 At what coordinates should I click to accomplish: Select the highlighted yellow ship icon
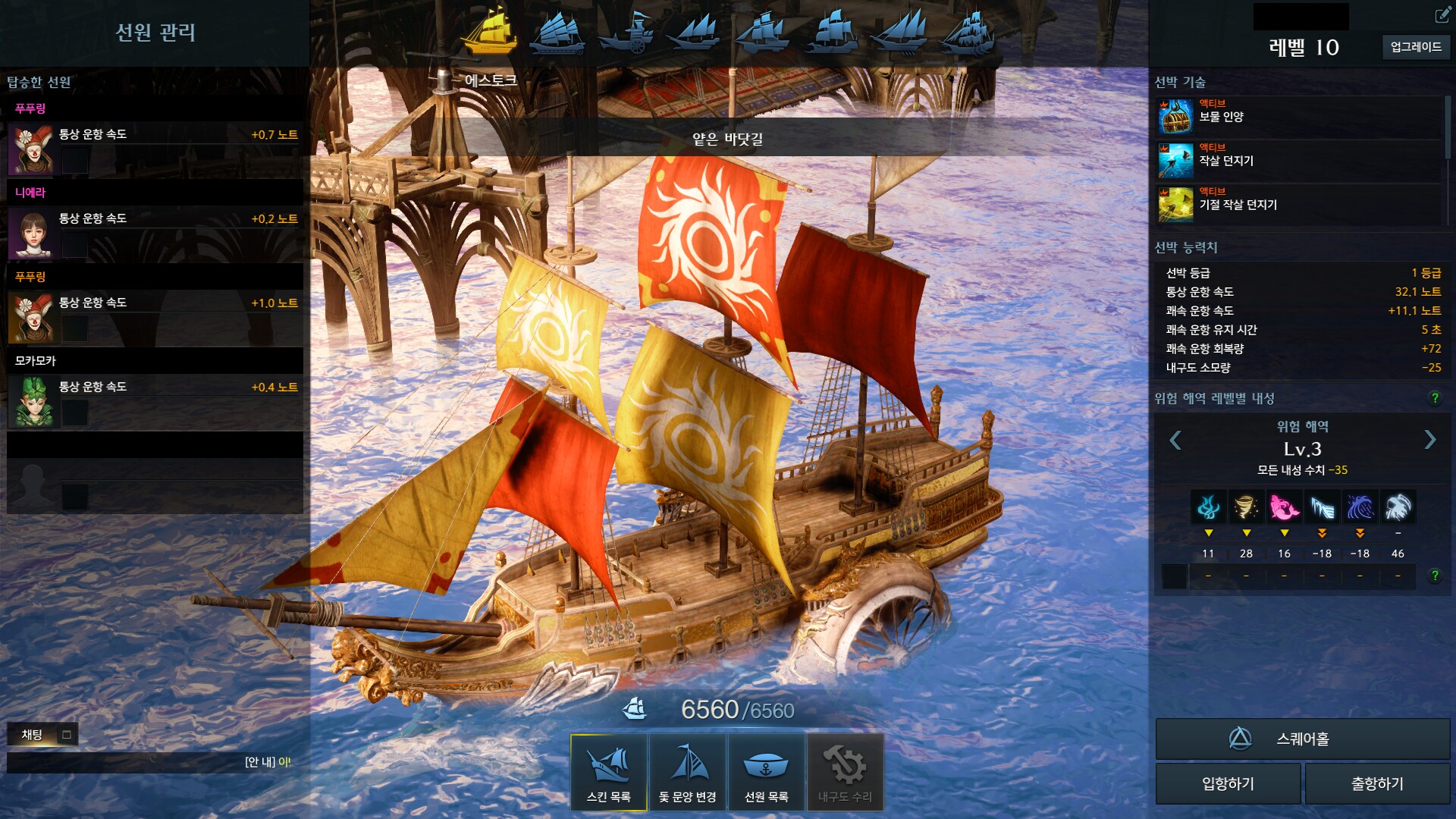click(x=491, y=32)
